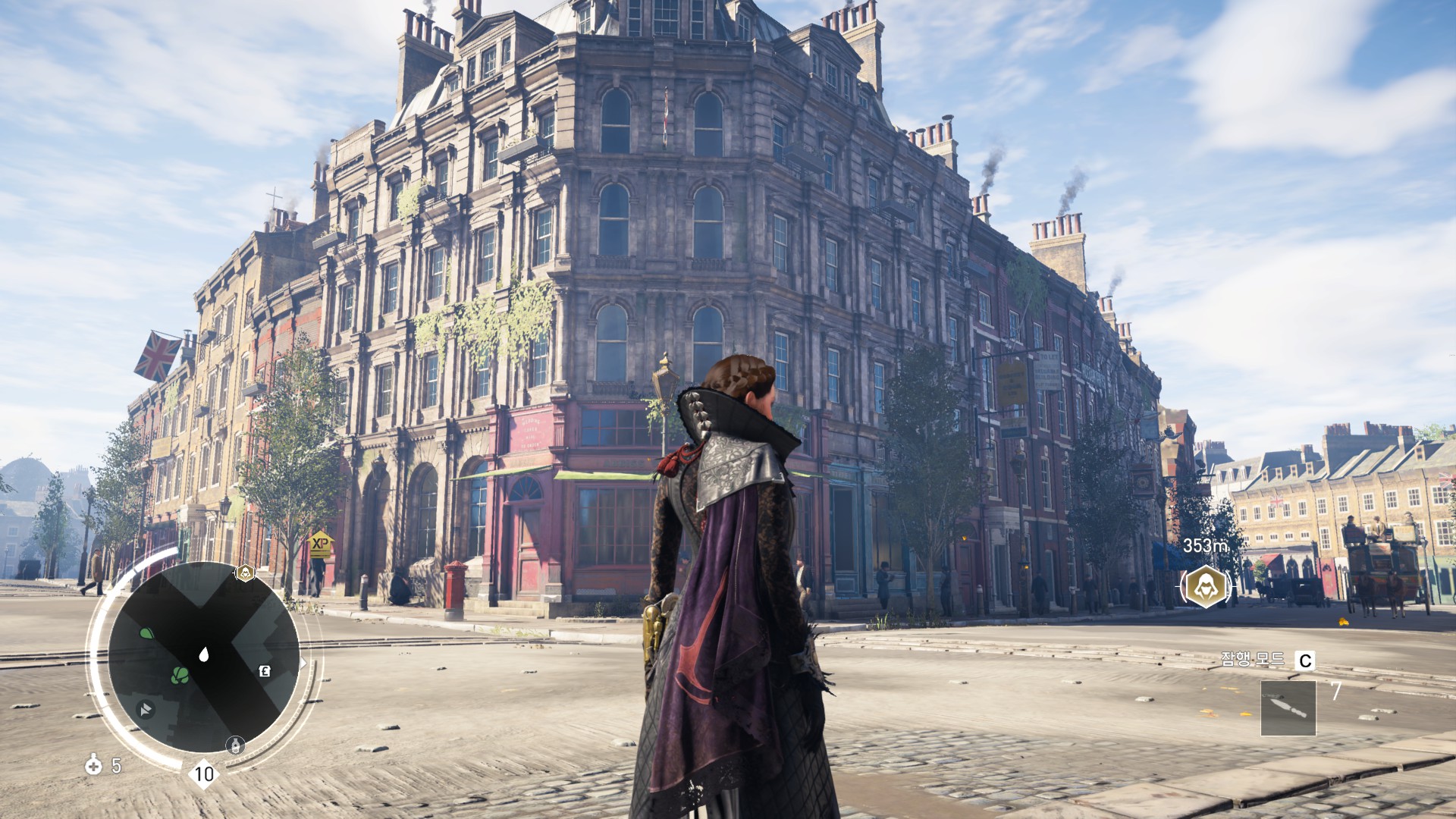The image size is (1456, 819).
Task: Click the yellow XP marker icon
Action: pyautogui.click(x=321, y=544)
